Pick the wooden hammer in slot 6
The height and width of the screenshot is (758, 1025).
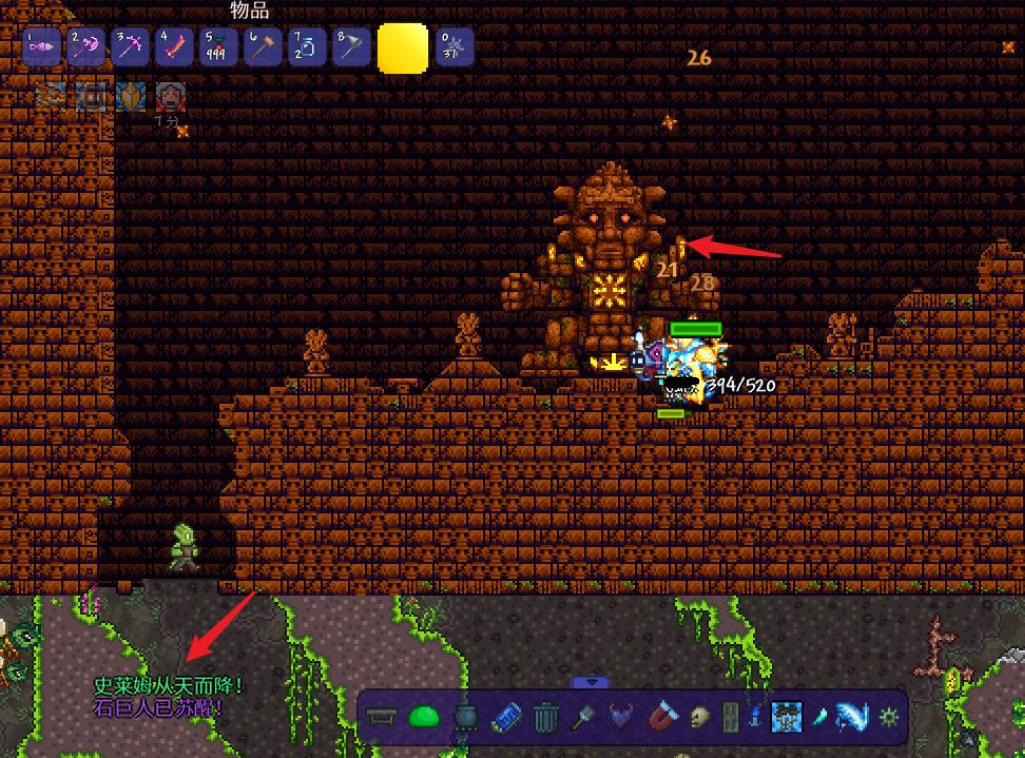pos(262,47)
